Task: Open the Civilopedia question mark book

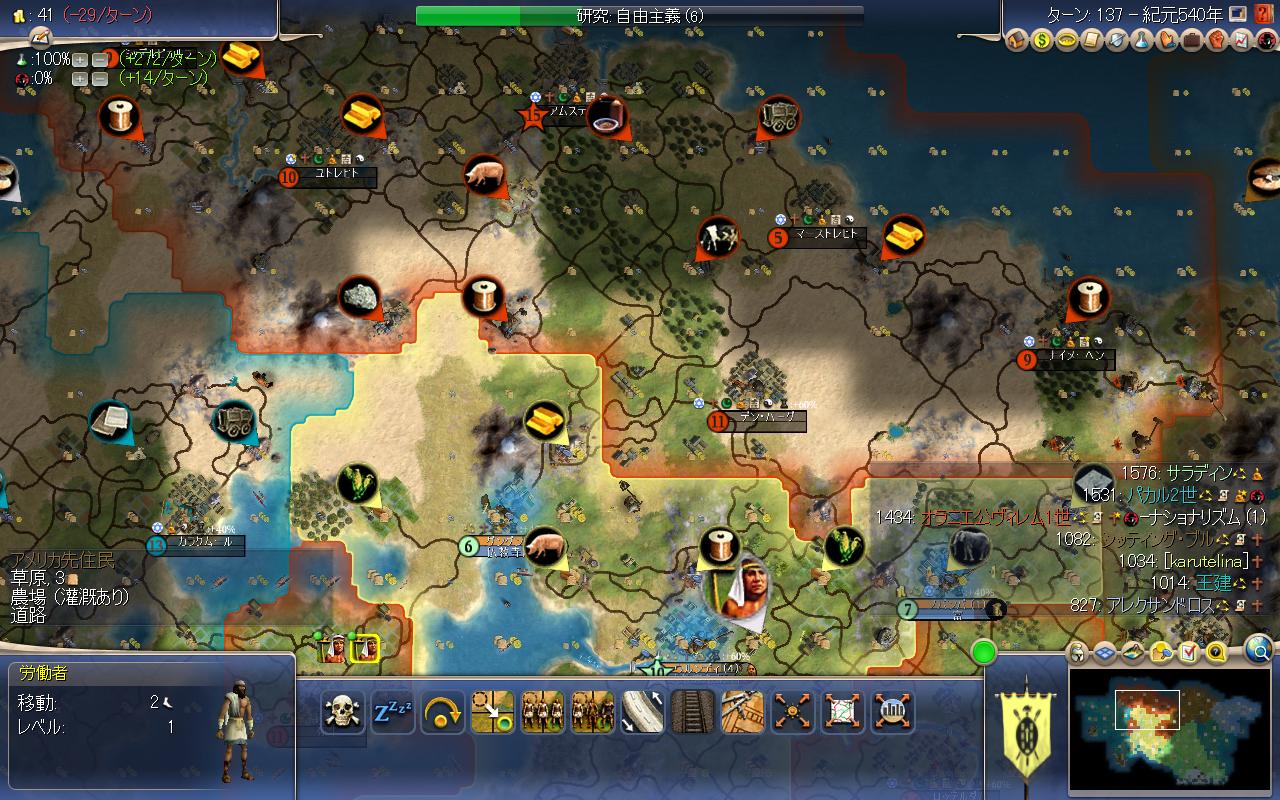Action: [1263, 14]
